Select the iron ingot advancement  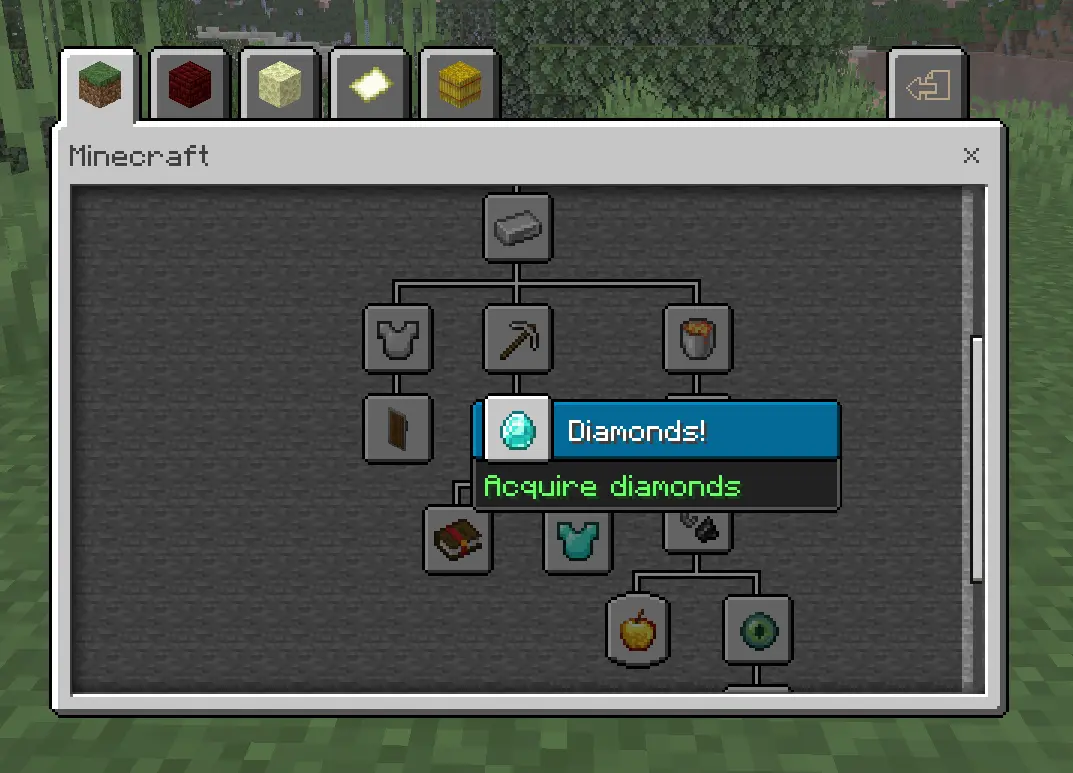(x=518, y=228)
